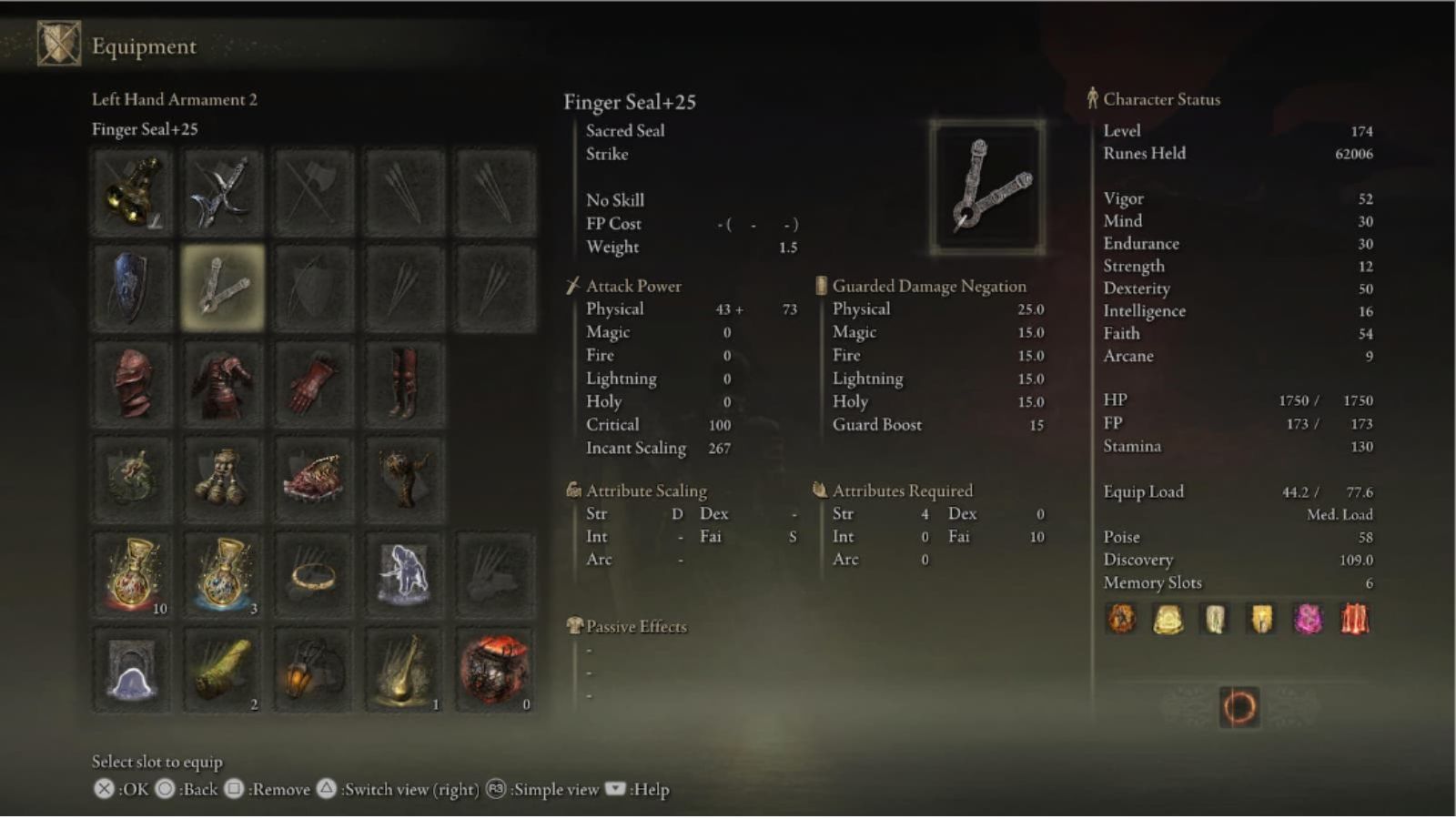The height and width of the screenshot is (819, 1456).
Task: Select the Flask of Crimson Tears
Action: click(132, 573)
